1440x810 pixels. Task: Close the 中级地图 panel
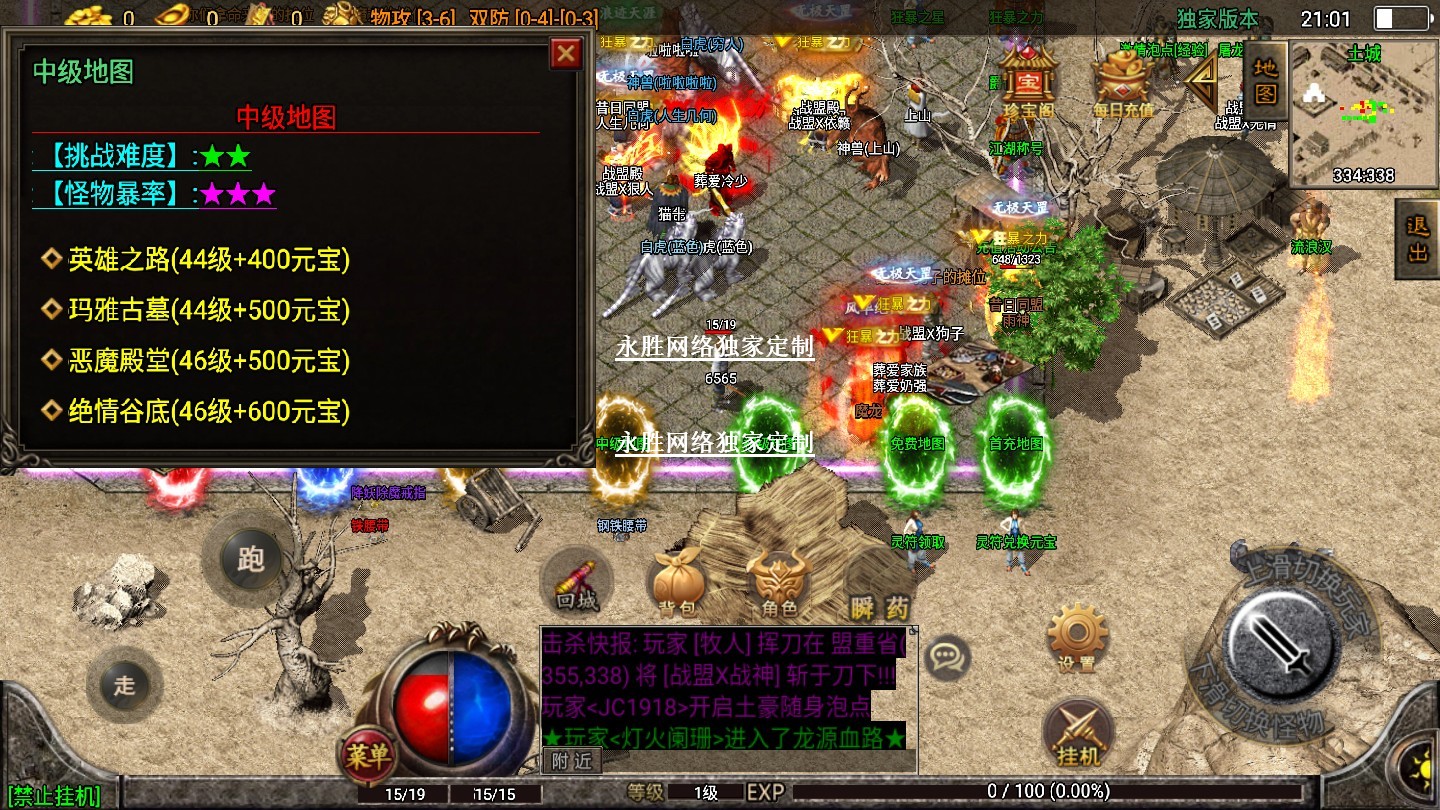pos(566,53)
